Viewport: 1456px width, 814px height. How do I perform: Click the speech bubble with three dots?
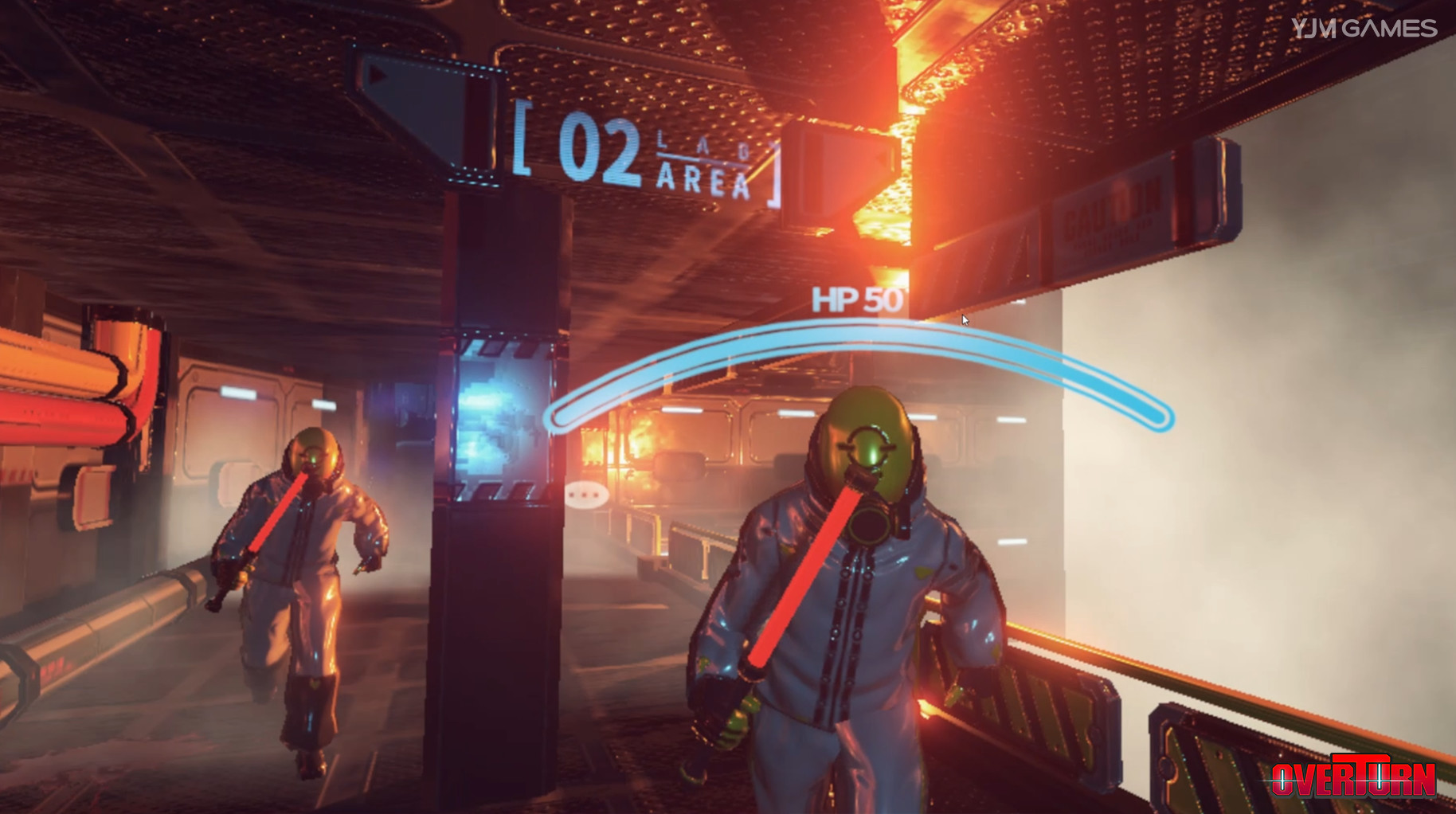pos(587,495)
